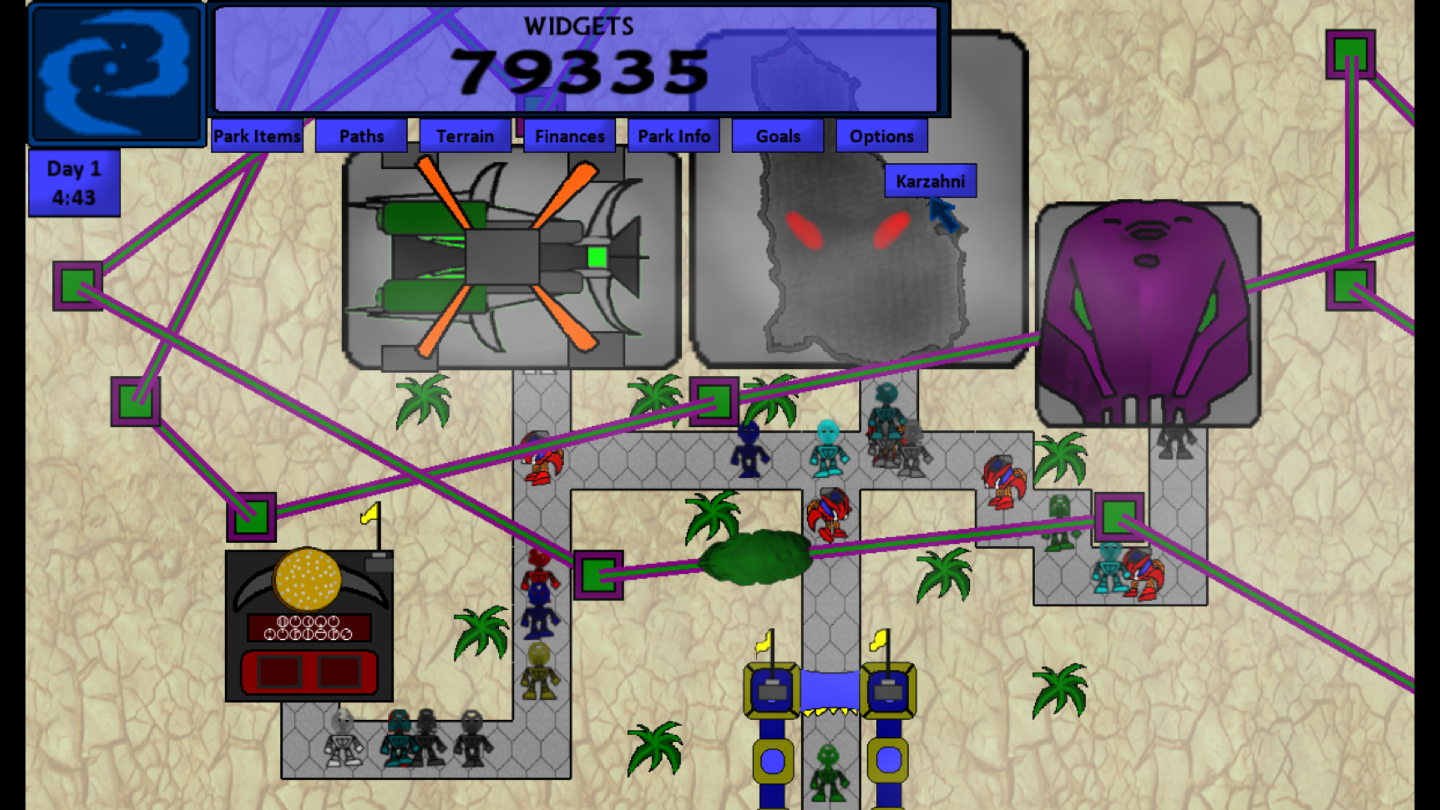Image resolution: width=1440 pixels, height=810 pixels.
Task: Check the park Goals
Action: click(777, 136)
